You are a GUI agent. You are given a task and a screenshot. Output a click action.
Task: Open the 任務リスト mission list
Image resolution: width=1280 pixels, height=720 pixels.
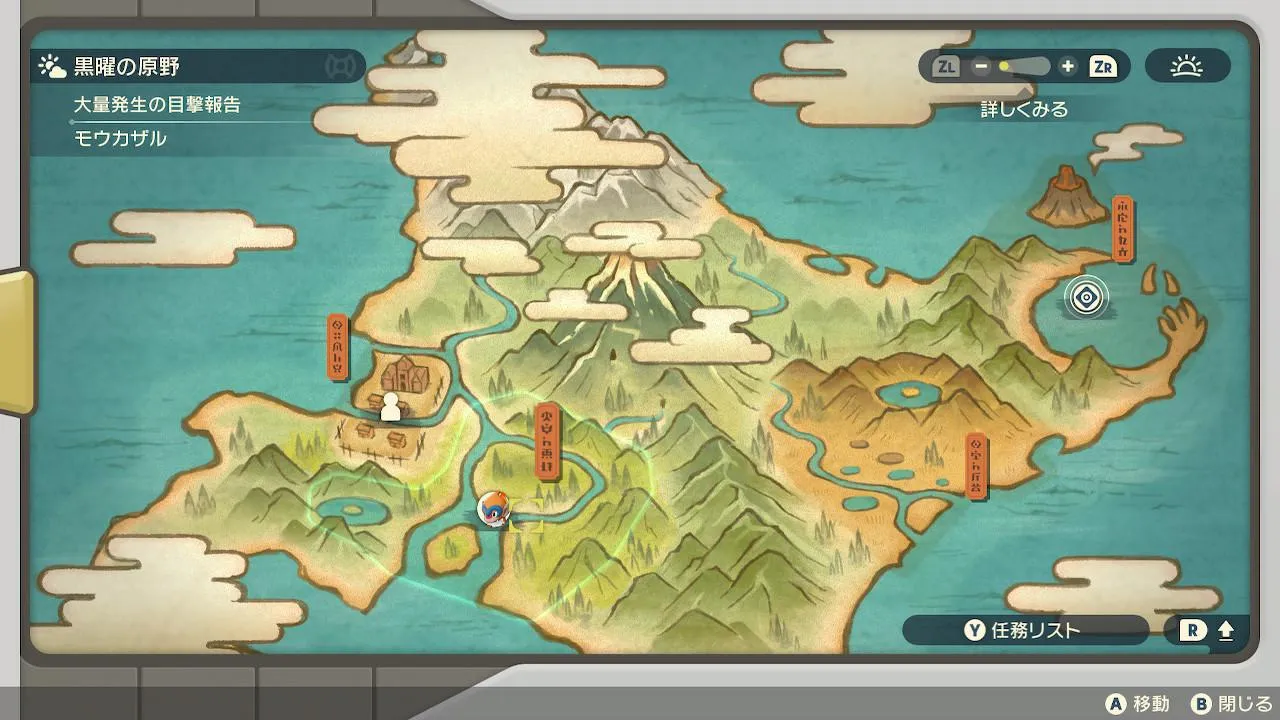click(x=1023, y=630)
